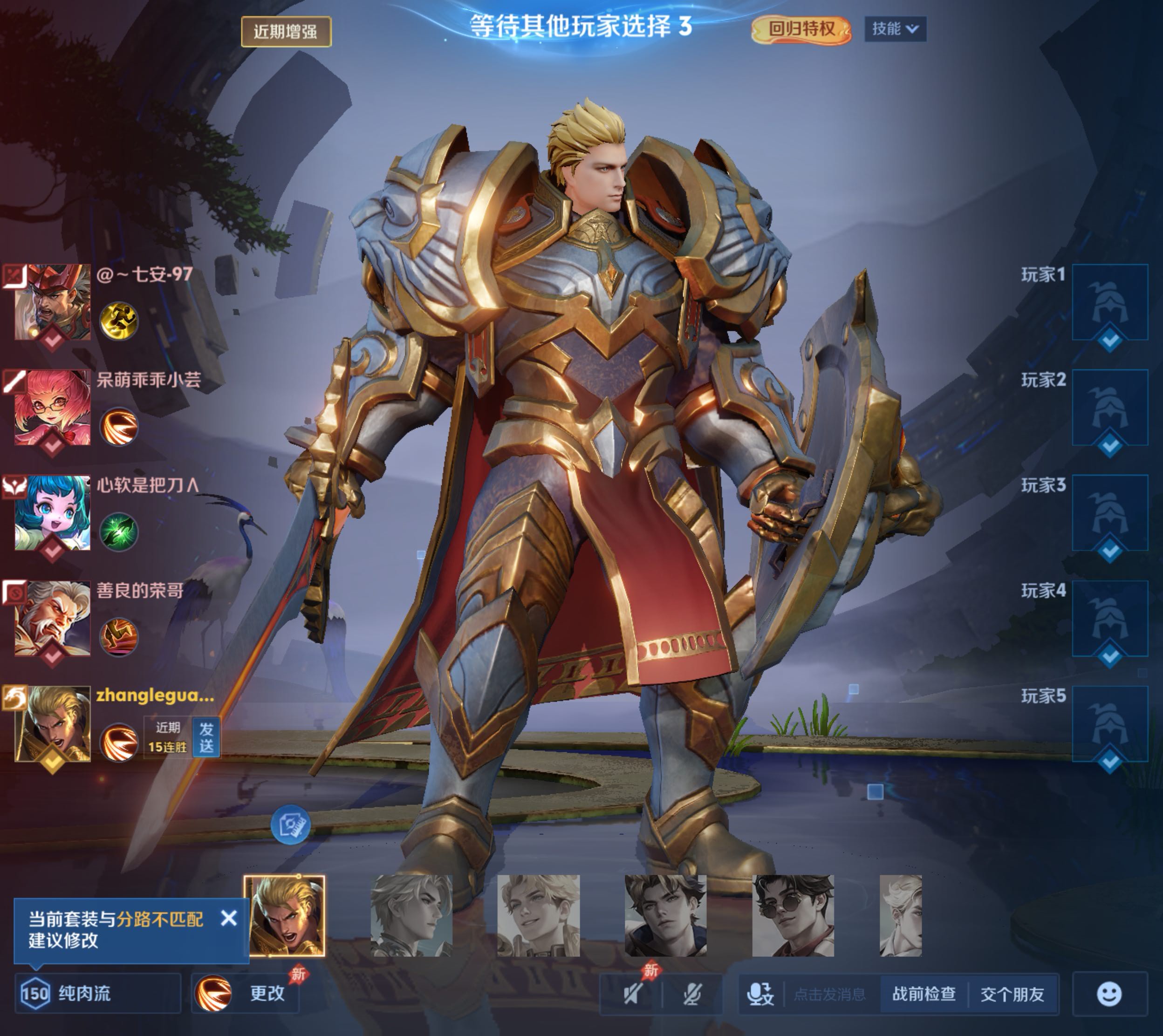Change summoner spell with 更改 button
1163x1036 pixels.
(x=246, y=994)
